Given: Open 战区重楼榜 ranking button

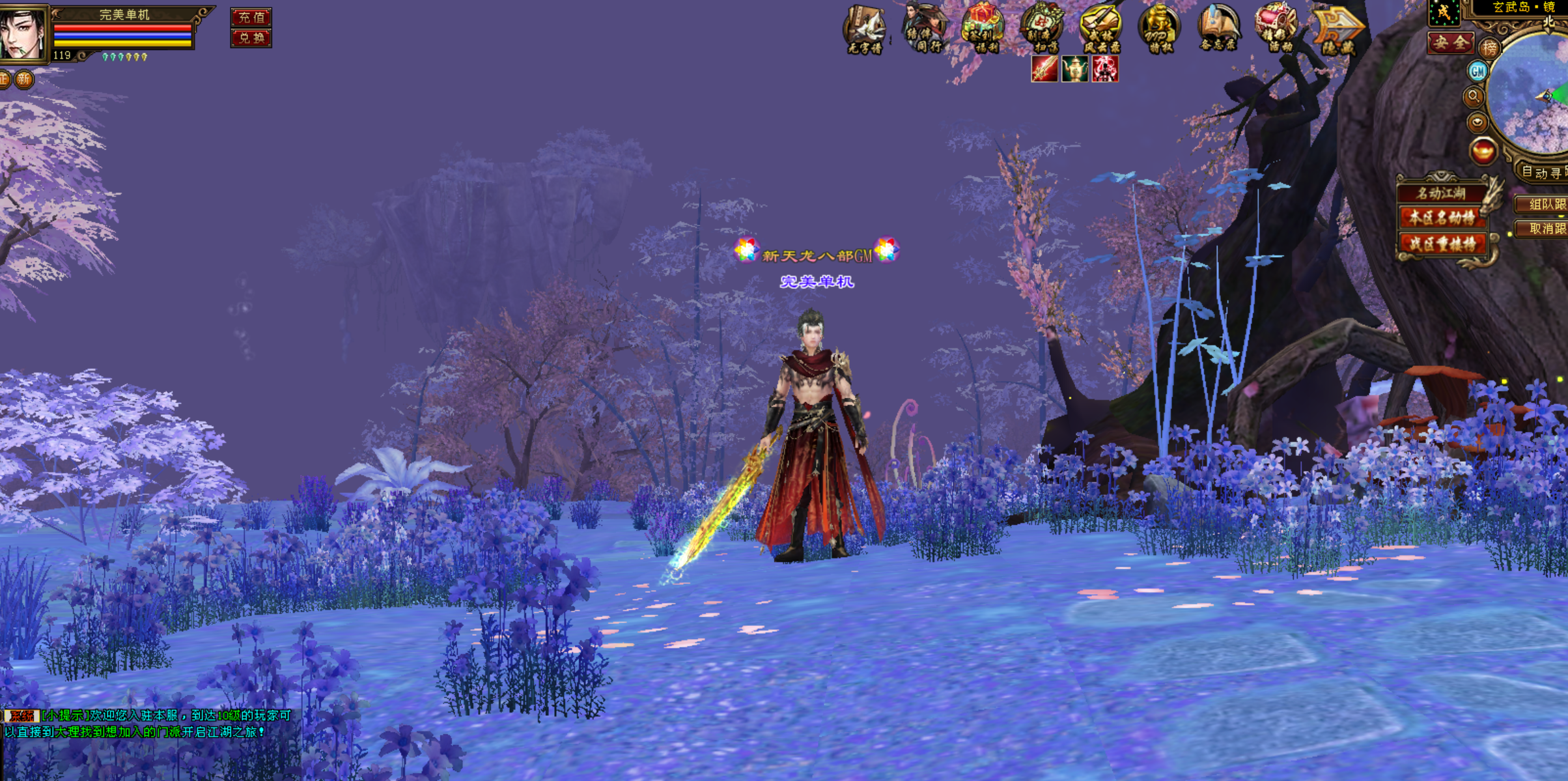Looking at the screenshot, I should pos(1442,244).
